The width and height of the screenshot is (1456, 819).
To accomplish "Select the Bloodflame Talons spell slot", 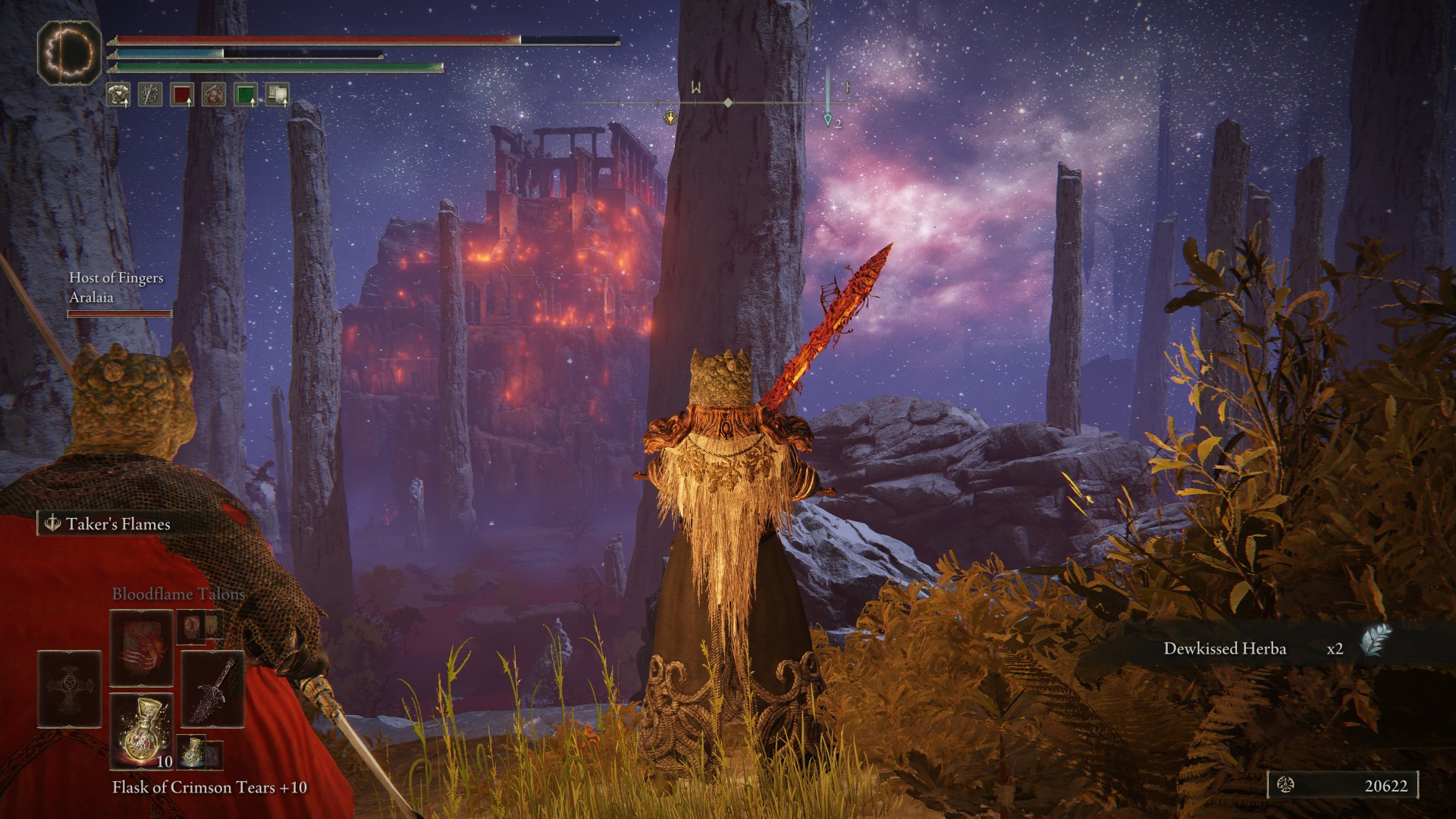I will coord(141,648).
